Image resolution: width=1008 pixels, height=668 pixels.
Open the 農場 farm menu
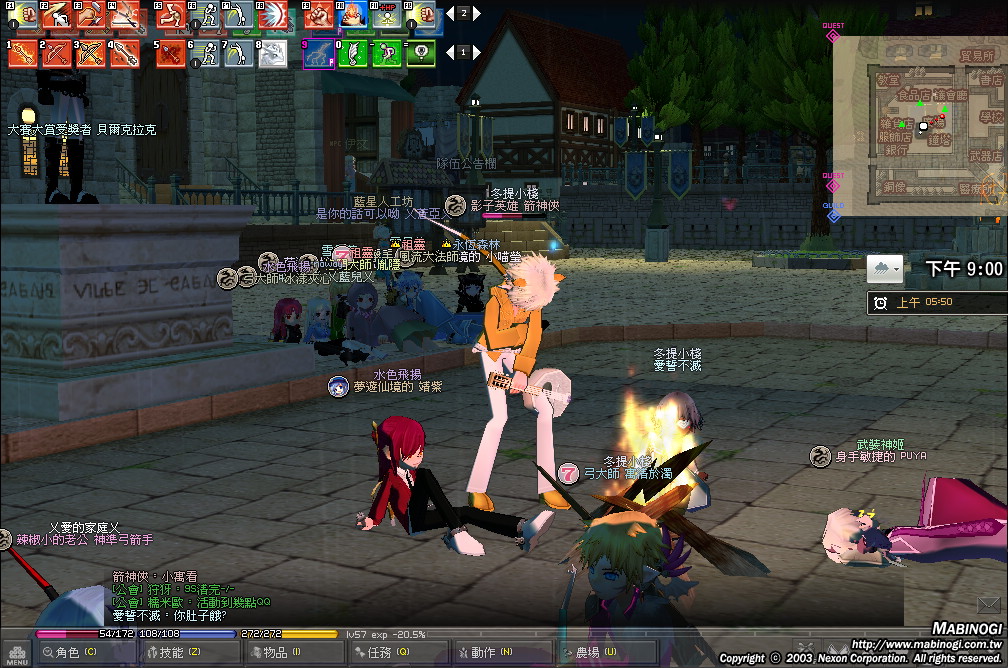[590, 652]
